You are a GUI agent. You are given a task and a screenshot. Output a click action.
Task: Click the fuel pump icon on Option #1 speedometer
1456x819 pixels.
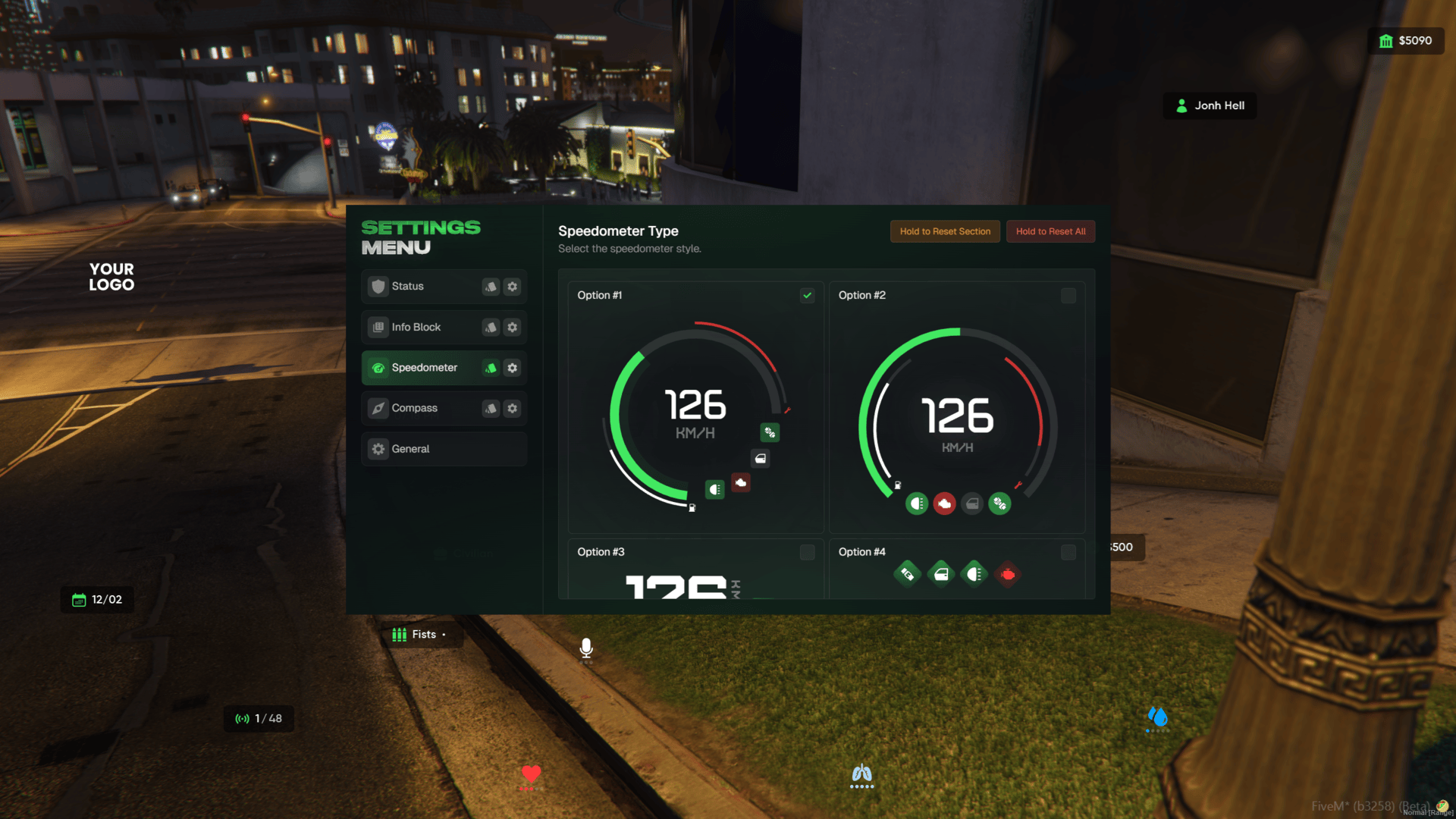692,508
